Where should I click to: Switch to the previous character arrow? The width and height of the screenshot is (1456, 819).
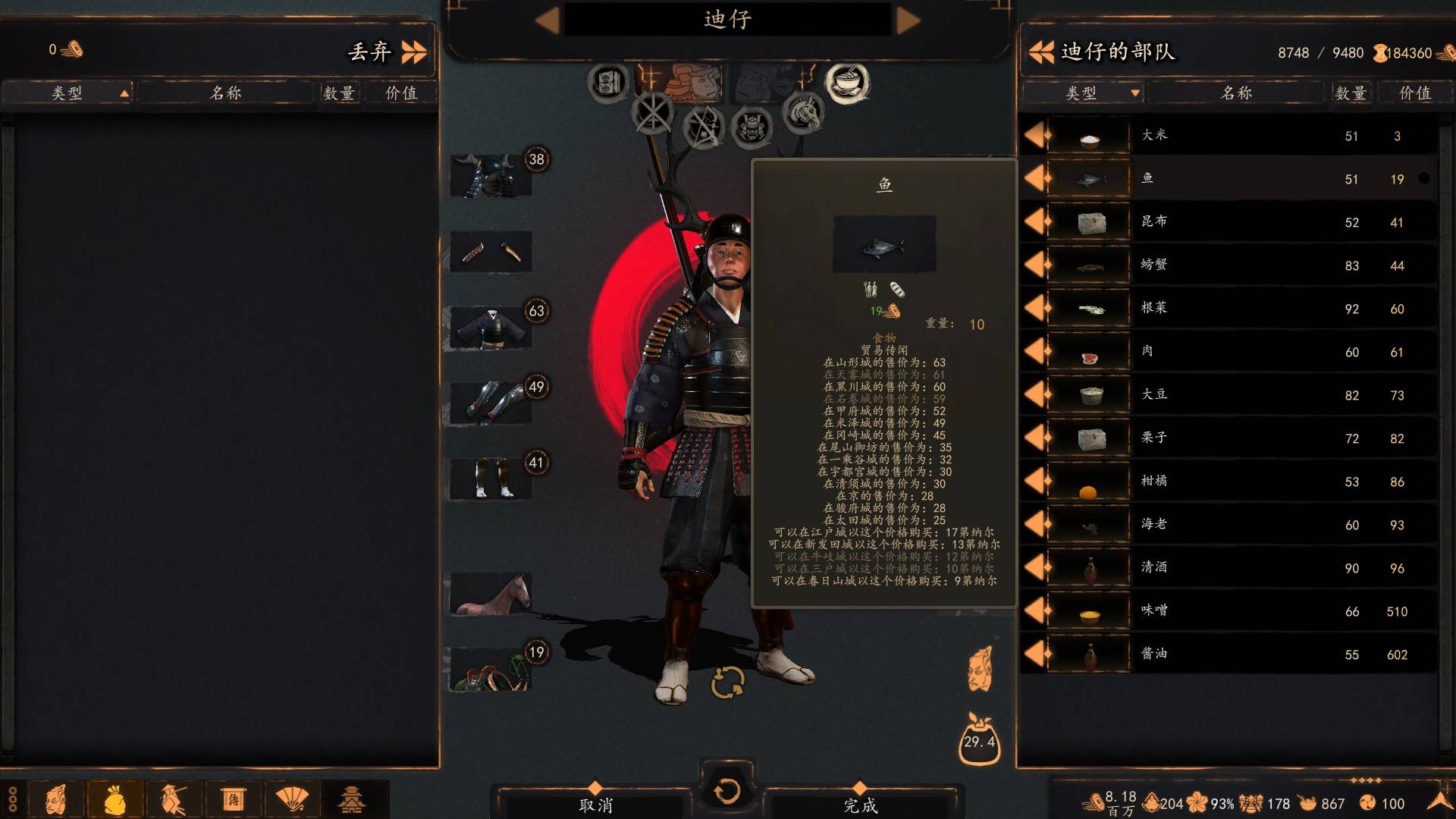coord(547,20)
